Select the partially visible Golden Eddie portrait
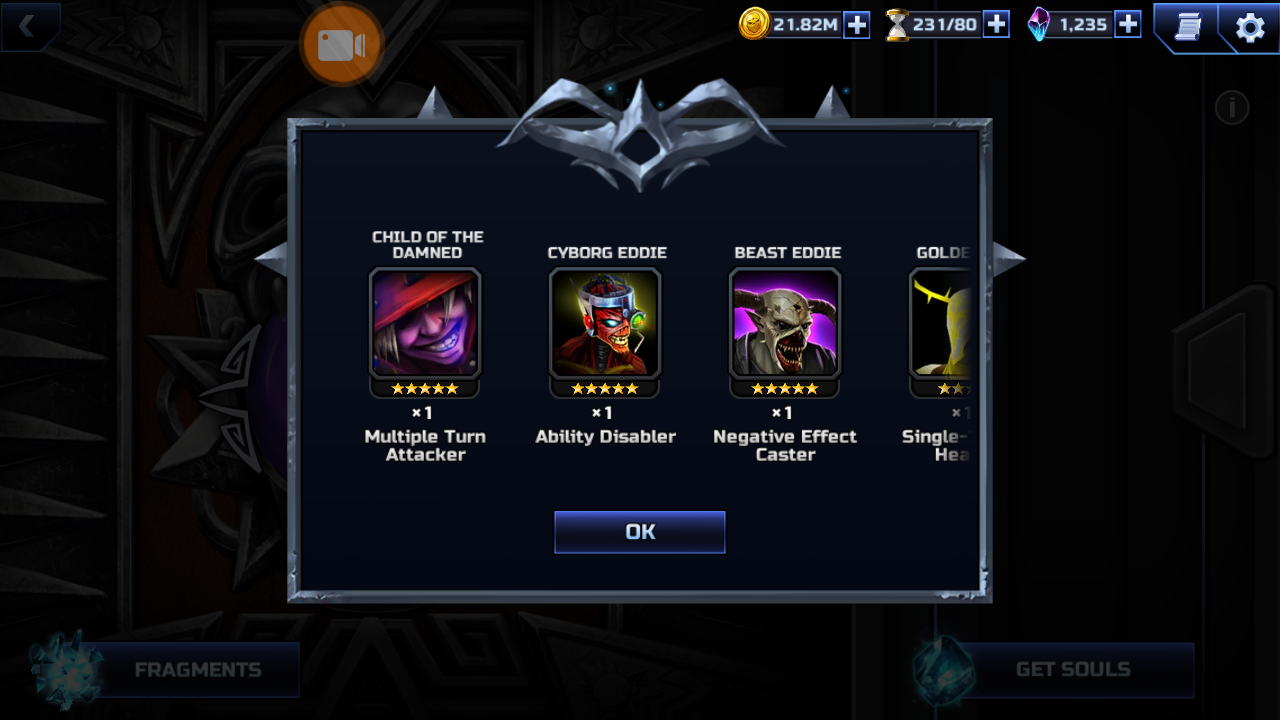Viewport: 1280px width, 720px height. [x=942, y=323]
